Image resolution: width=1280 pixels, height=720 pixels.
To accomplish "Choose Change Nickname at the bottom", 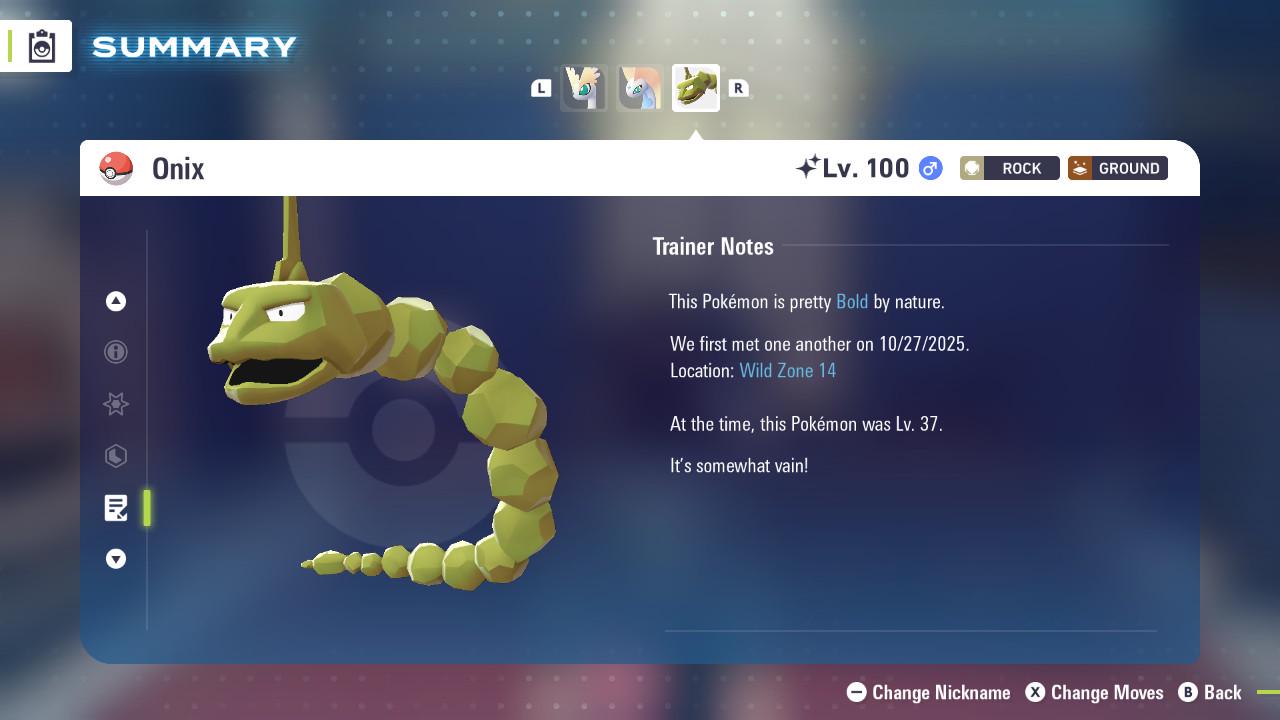I will [x=931, y=692].
